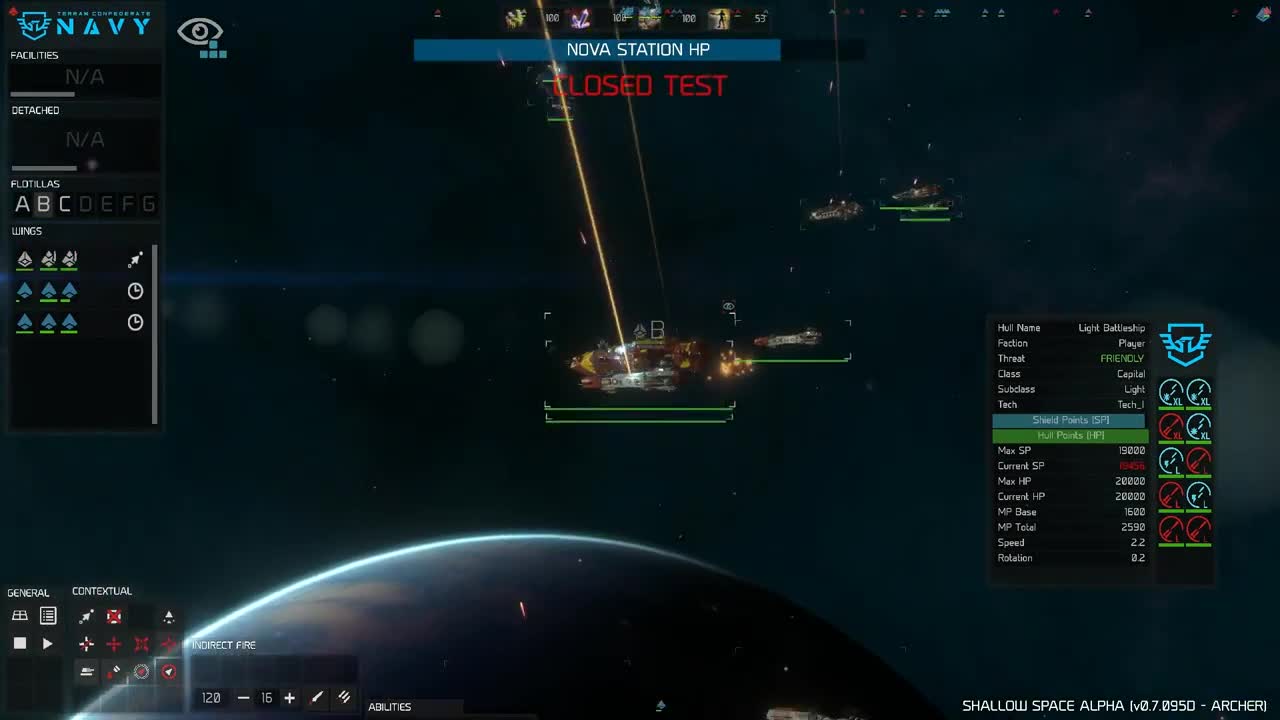Screen dimensions: 1280x720
Task: Click the faction shield emblem on the ship info panel
Action: [x=1185, y=344]
